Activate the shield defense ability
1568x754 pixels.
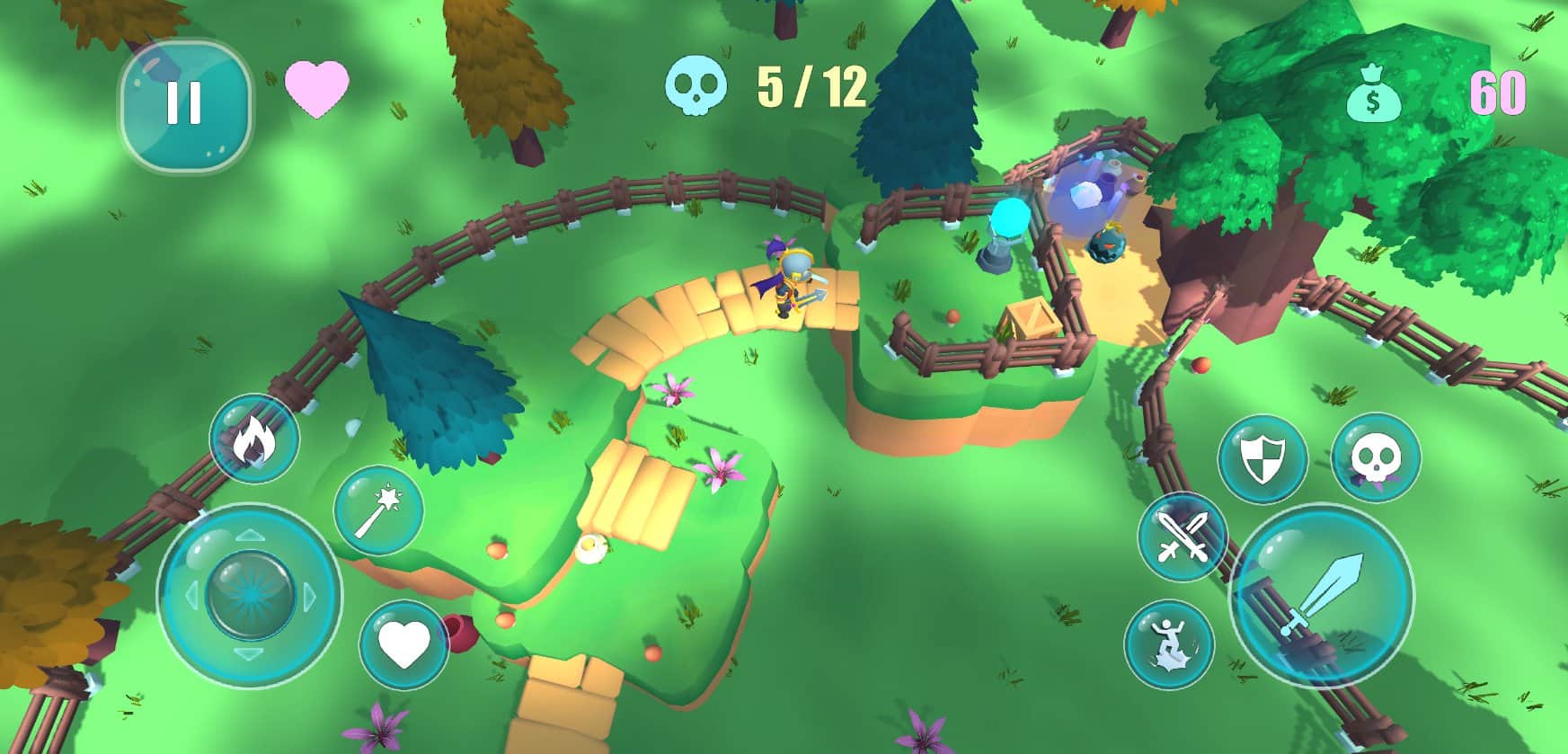(1262, 459)
